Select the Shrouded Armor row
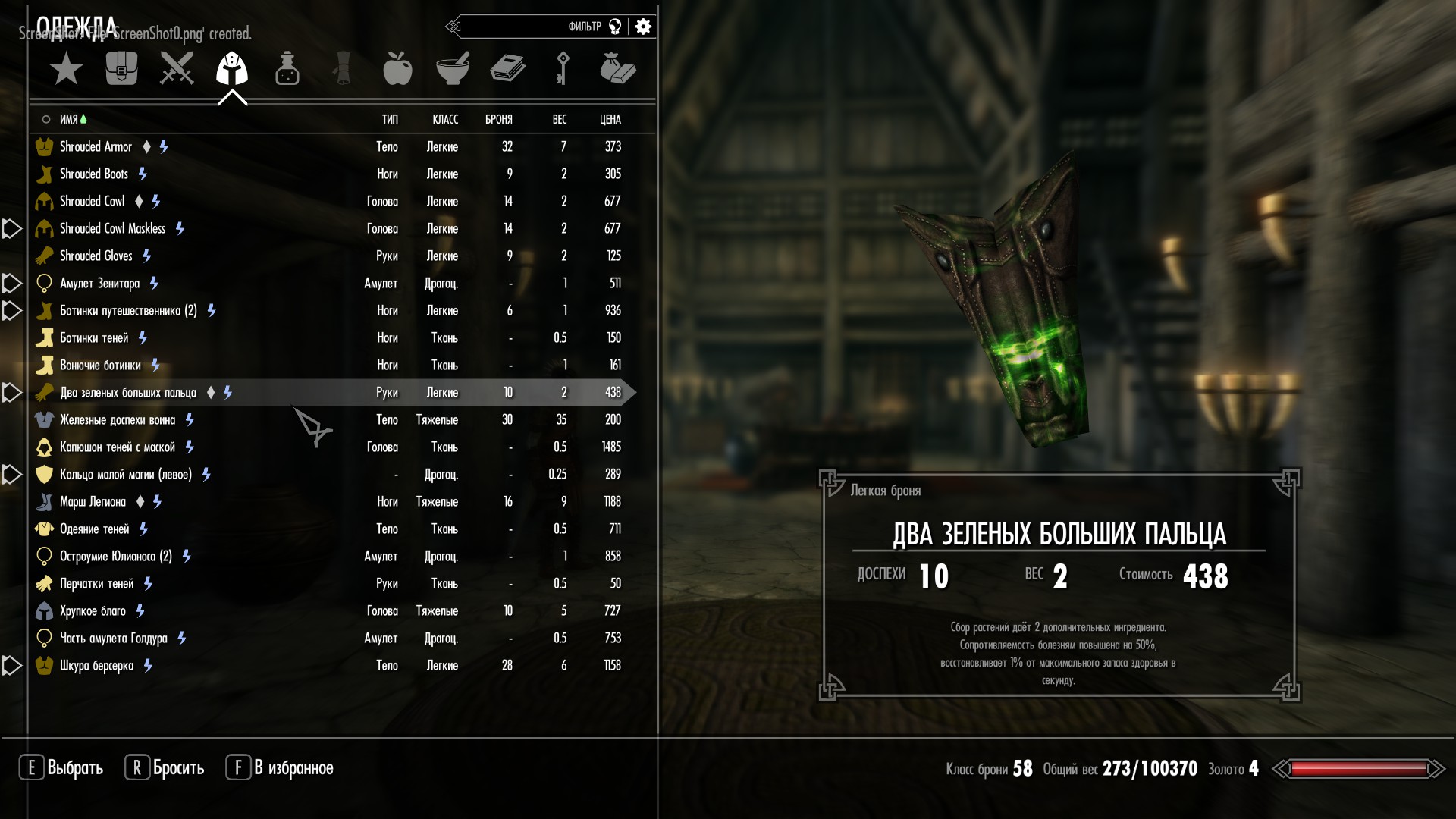 pos(96,146)
